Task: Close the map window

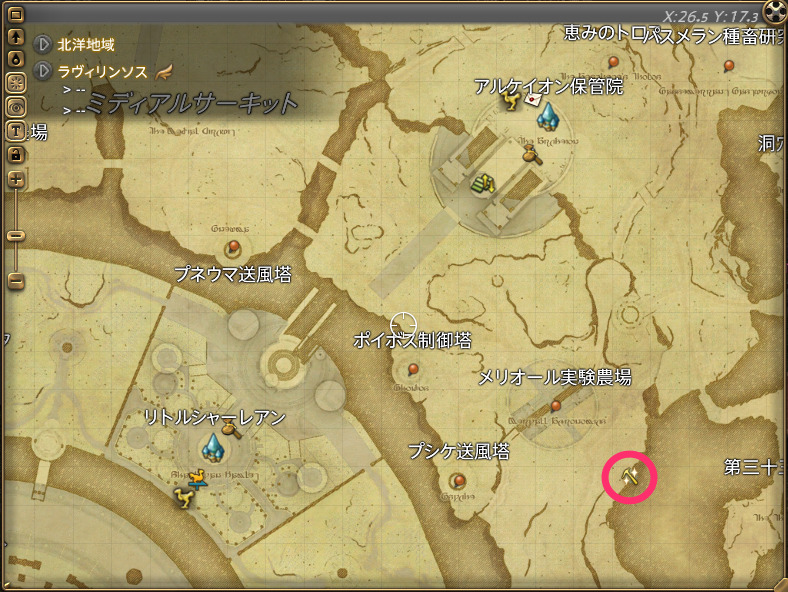Action: (775, 12)
